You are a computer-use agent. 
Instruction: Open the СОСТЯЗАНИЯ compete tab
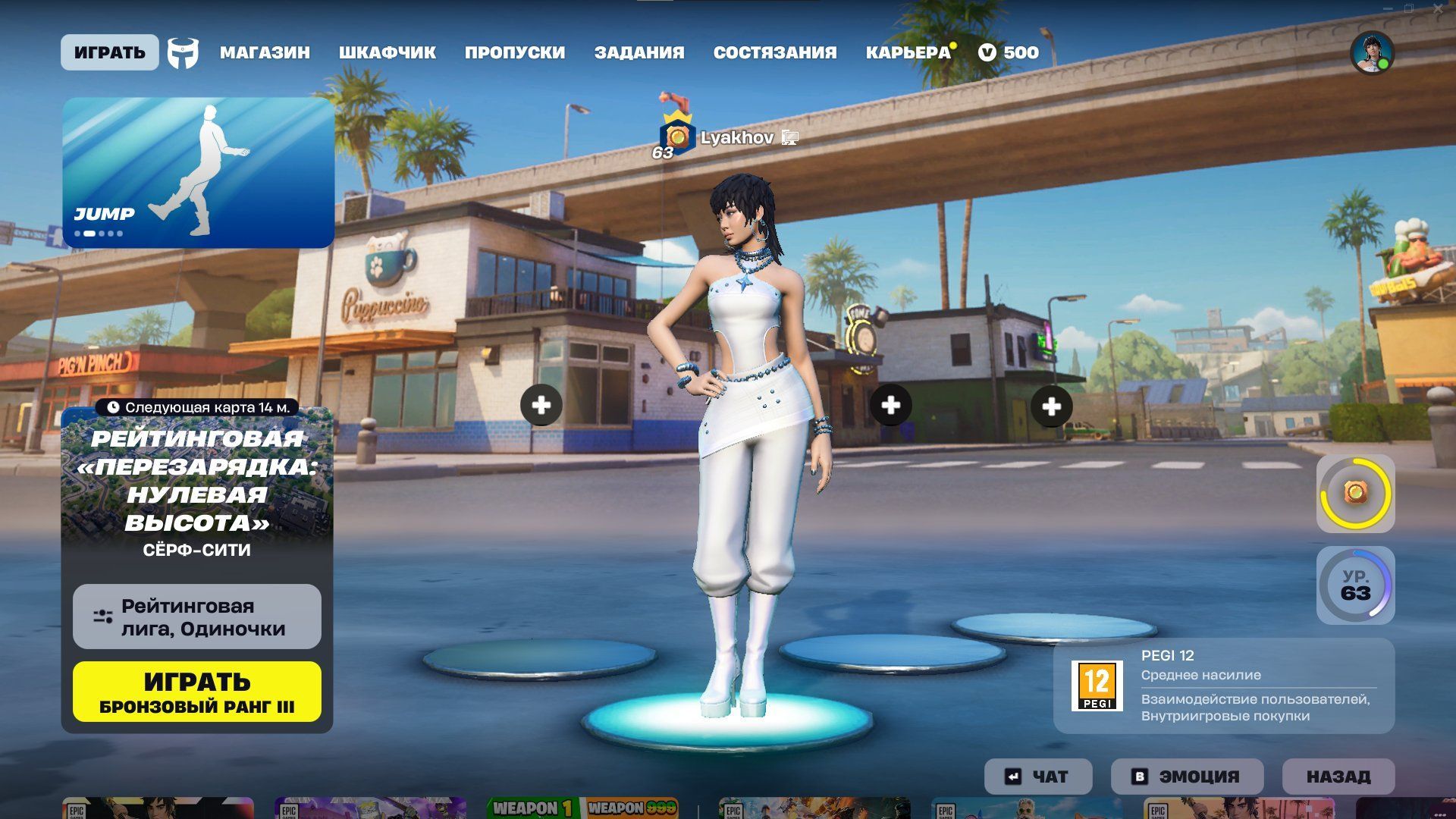pyautogui.click(x=774, y=52)
